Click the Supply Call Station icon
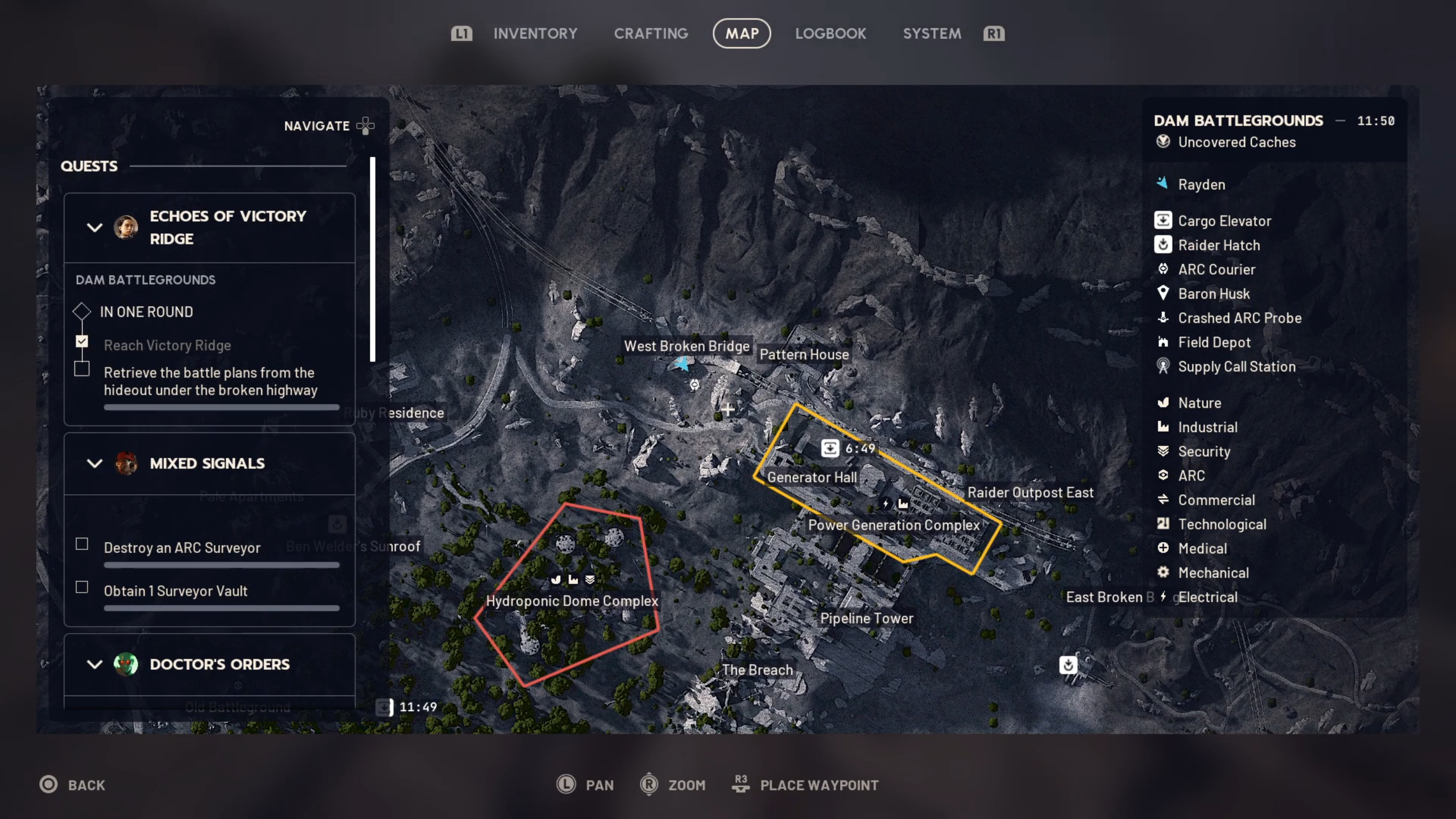 tap(1164, 367)
